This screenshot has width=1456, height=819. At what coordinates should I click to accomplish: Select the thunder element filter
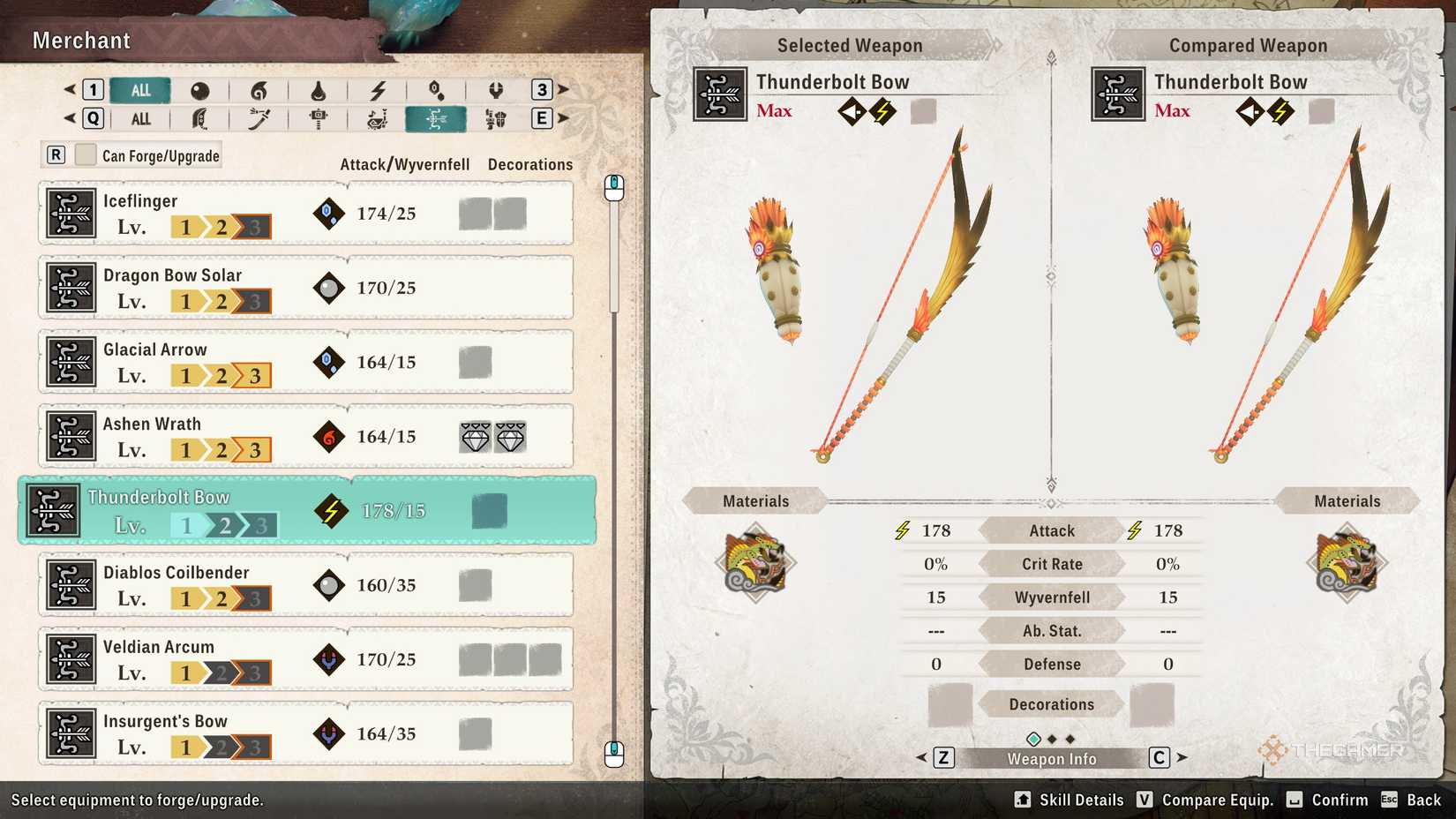click(379, 89)
